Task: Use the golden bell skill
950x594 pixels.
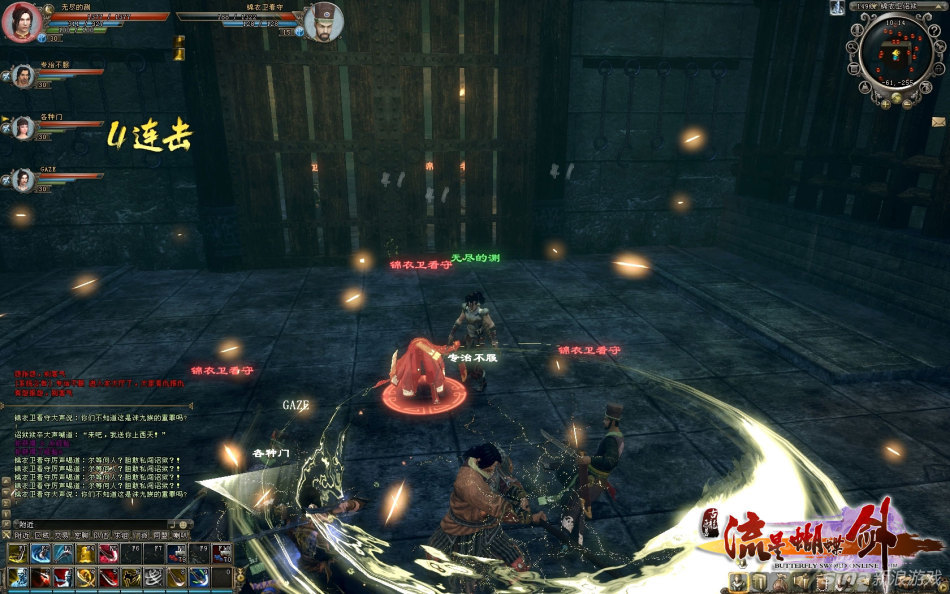Action: click(x=85, y=555)
